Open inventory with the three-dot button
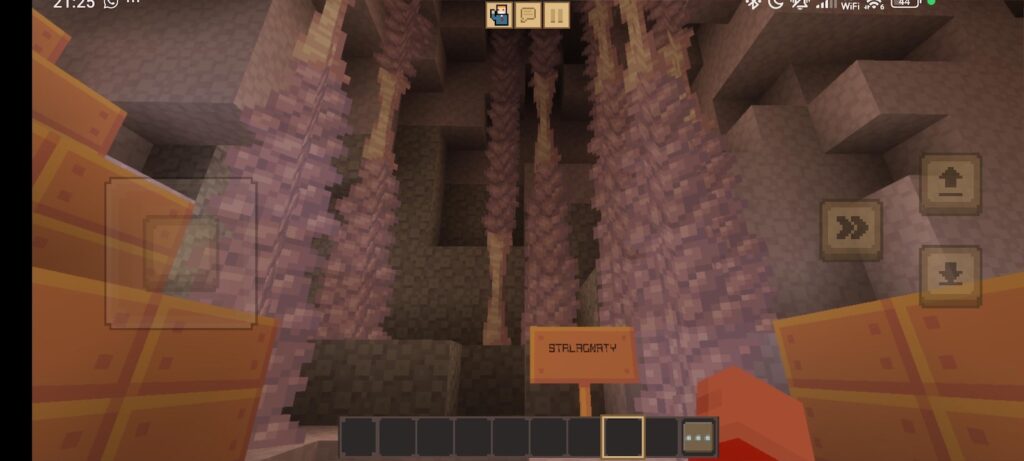The image size is (1024, 461). tap(699, 438)
